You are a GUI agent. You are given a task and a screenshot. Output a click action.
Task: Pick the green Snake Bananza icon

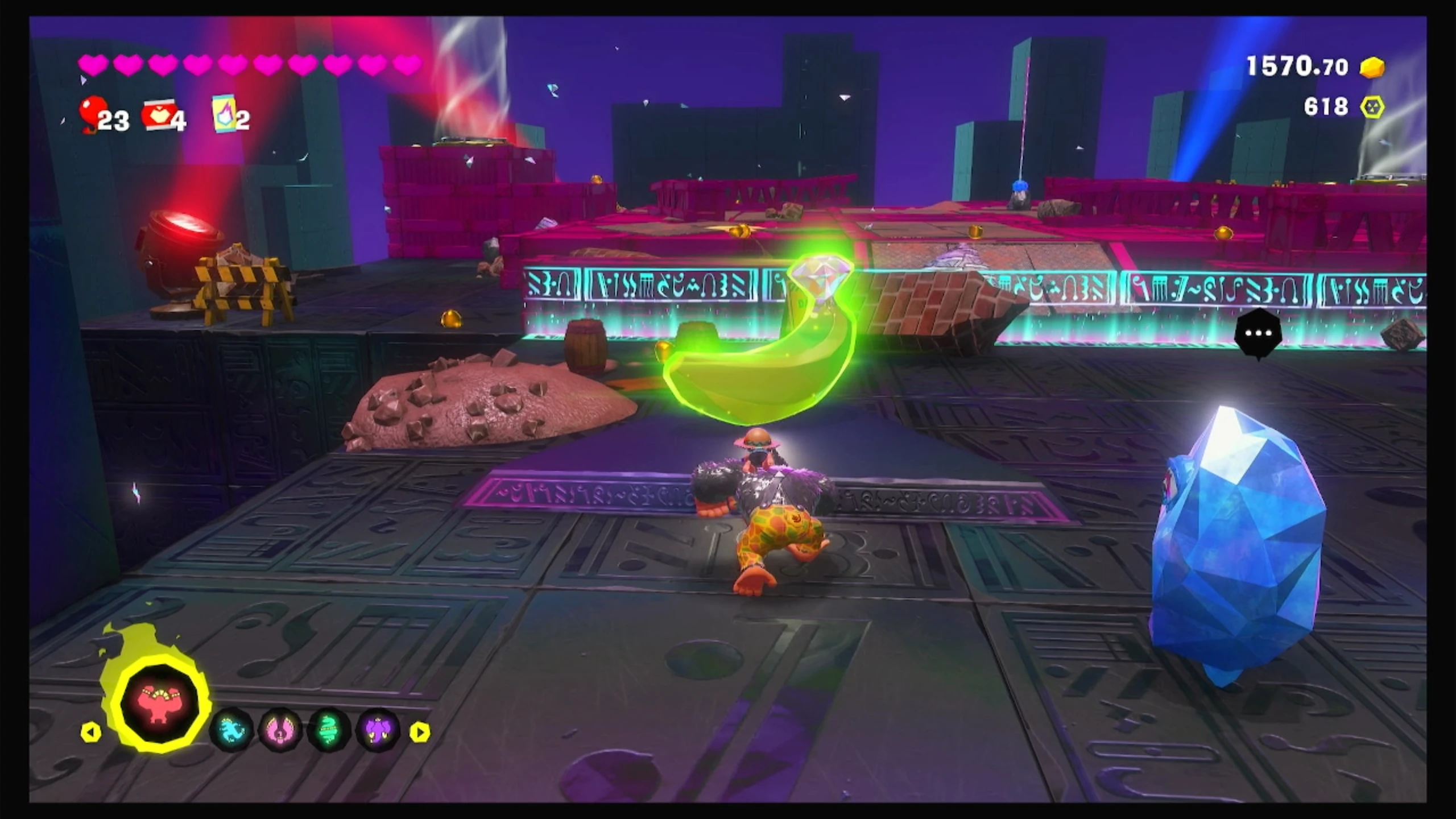click(x=329, y=730)
